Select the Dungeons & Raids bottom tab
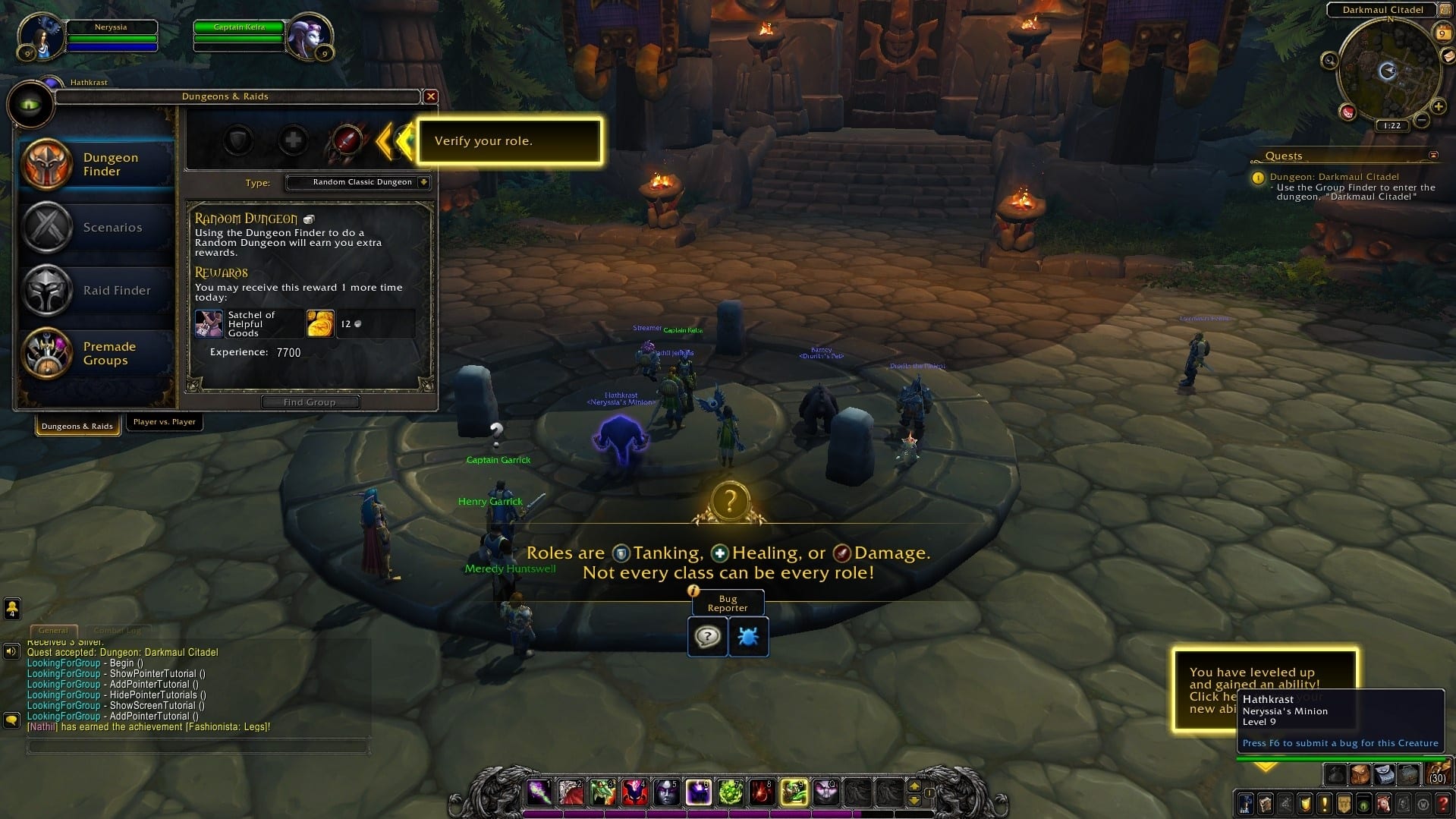The height and width of the screenshot is (819, 1456). [x=77, y=426]
